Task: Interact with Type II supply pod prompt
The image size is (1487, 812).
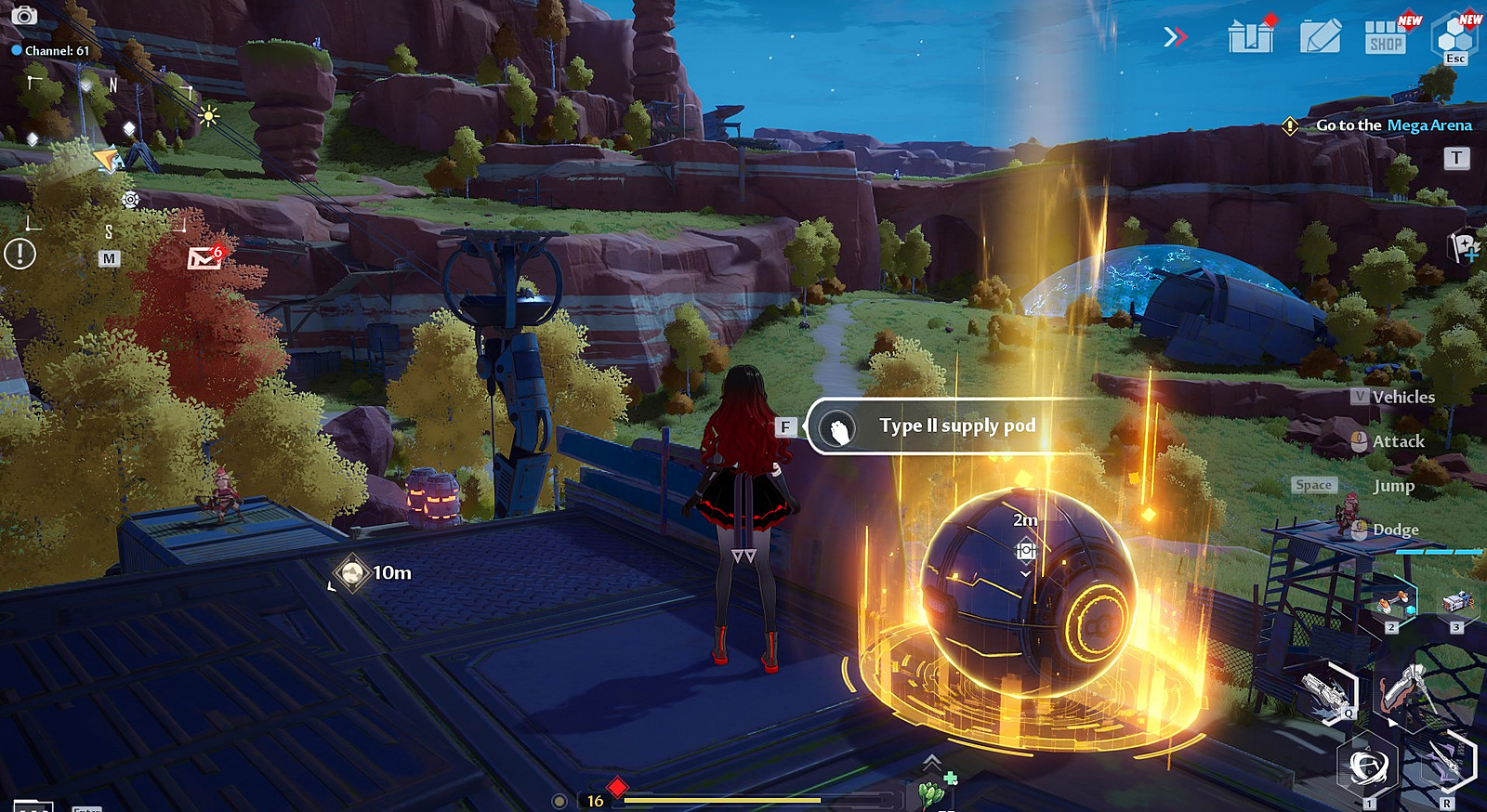Action: (957, 426)
